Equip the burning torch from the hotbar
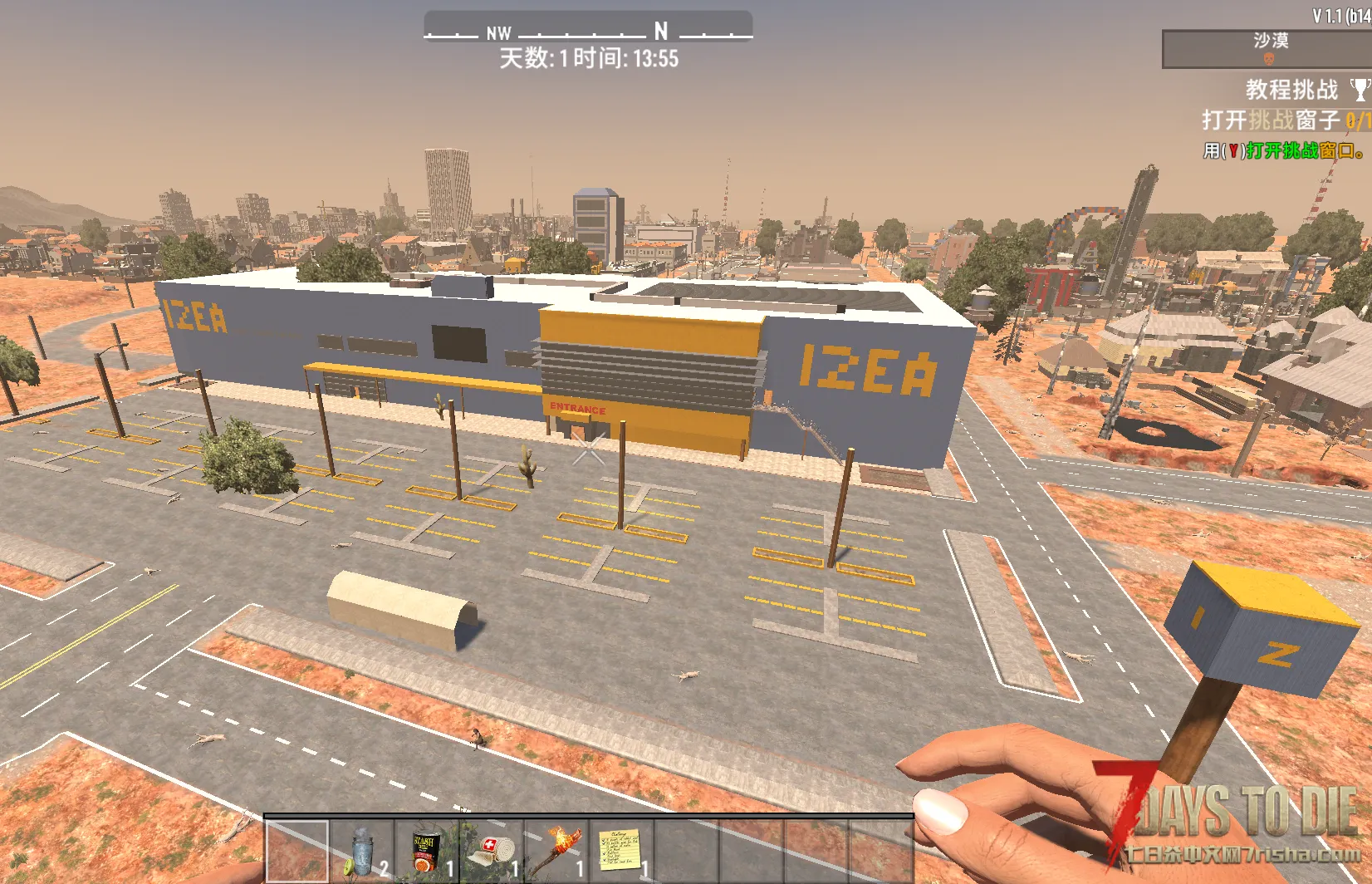1372x884 pixels. coord(556,851)
